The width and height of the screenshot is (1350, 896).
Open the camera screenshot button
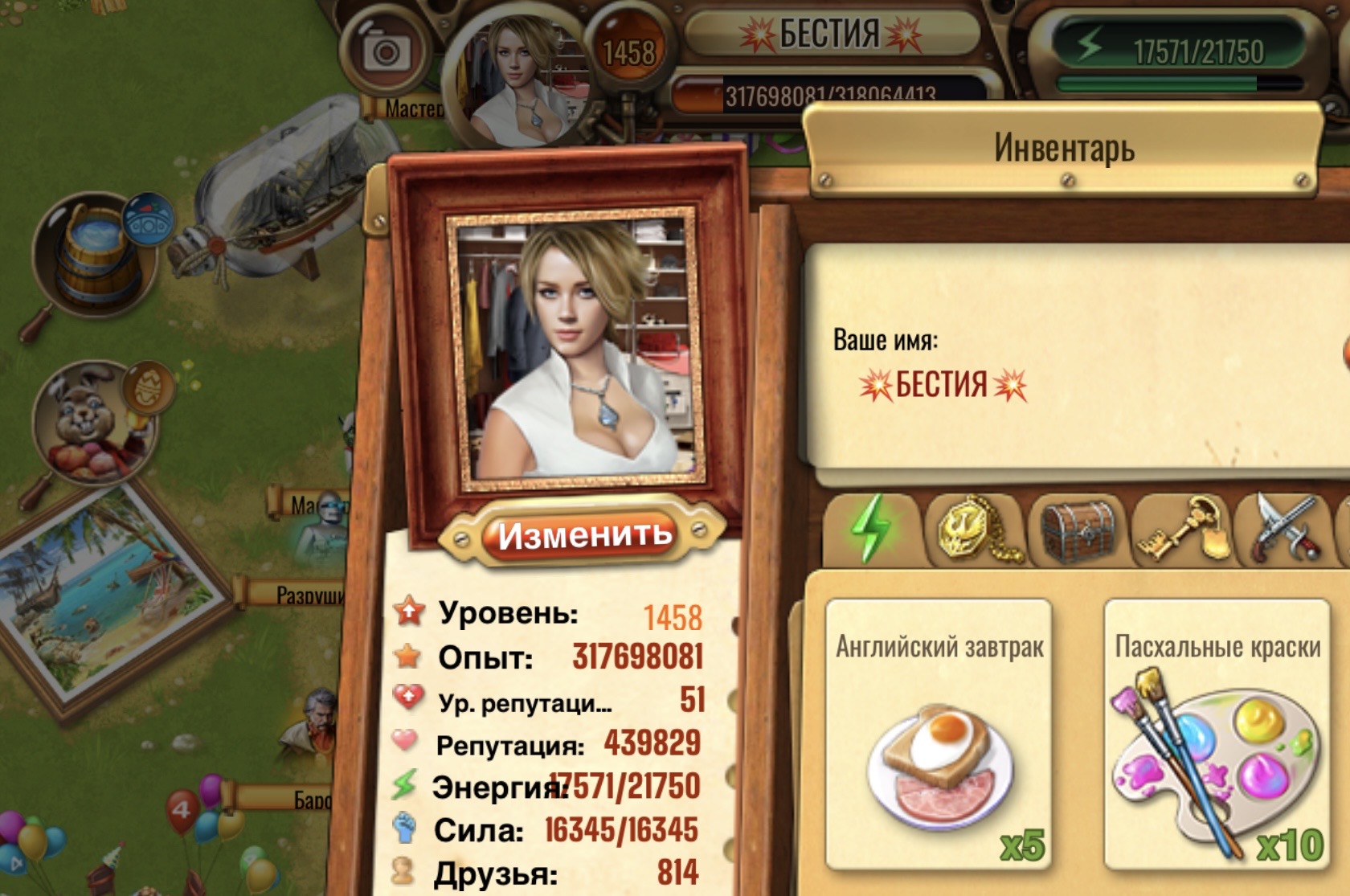point(387,52)
